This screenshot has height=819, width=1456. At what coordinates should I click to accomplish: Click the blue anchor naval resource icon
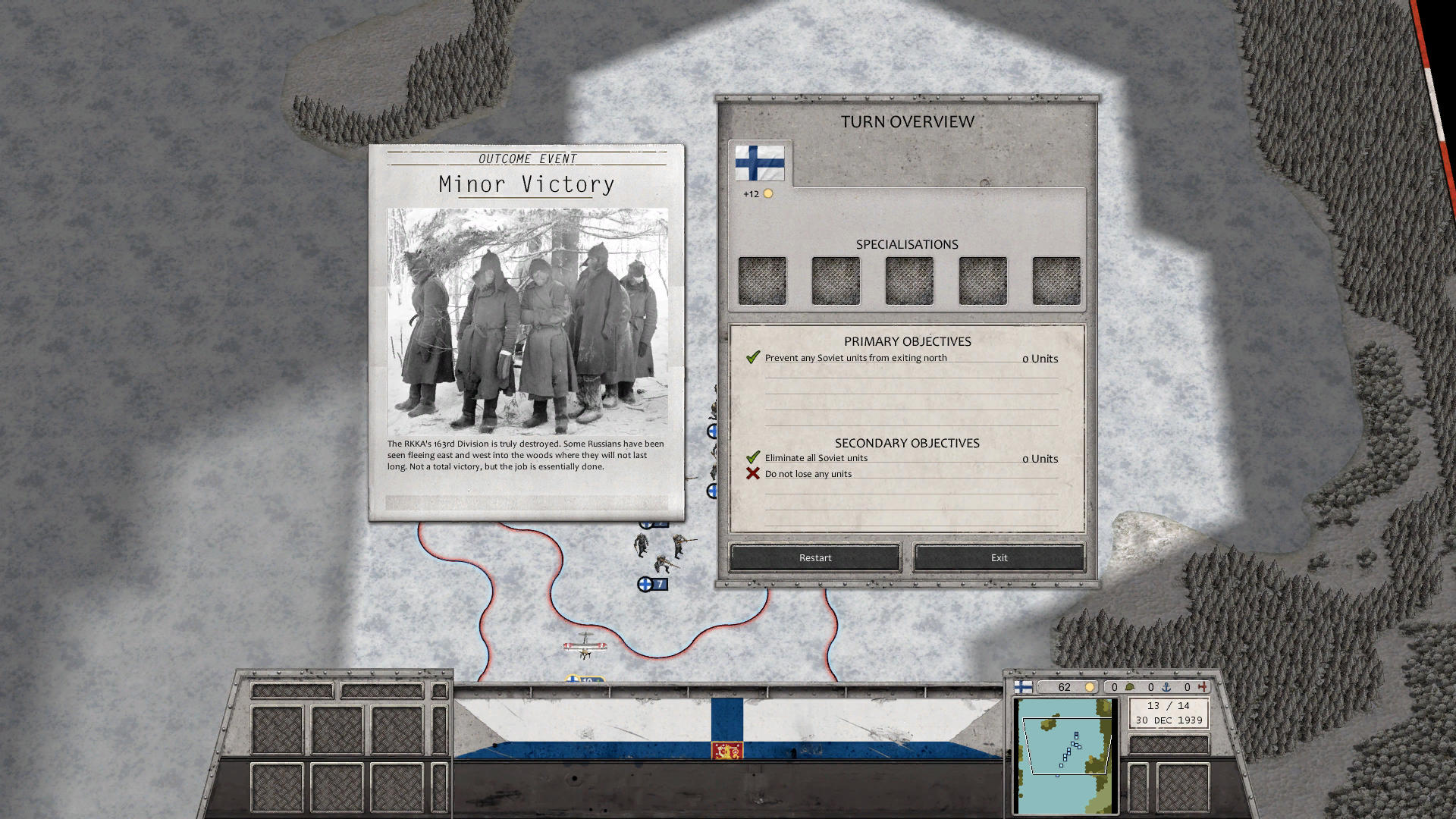1166,686
